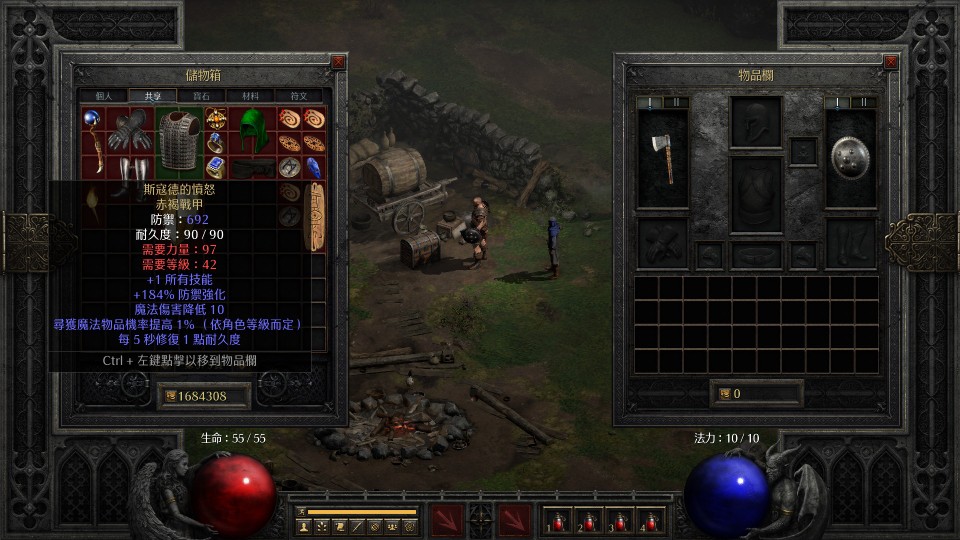
Task: Open the character sheet mini-panel button
Action: point(303,525)
